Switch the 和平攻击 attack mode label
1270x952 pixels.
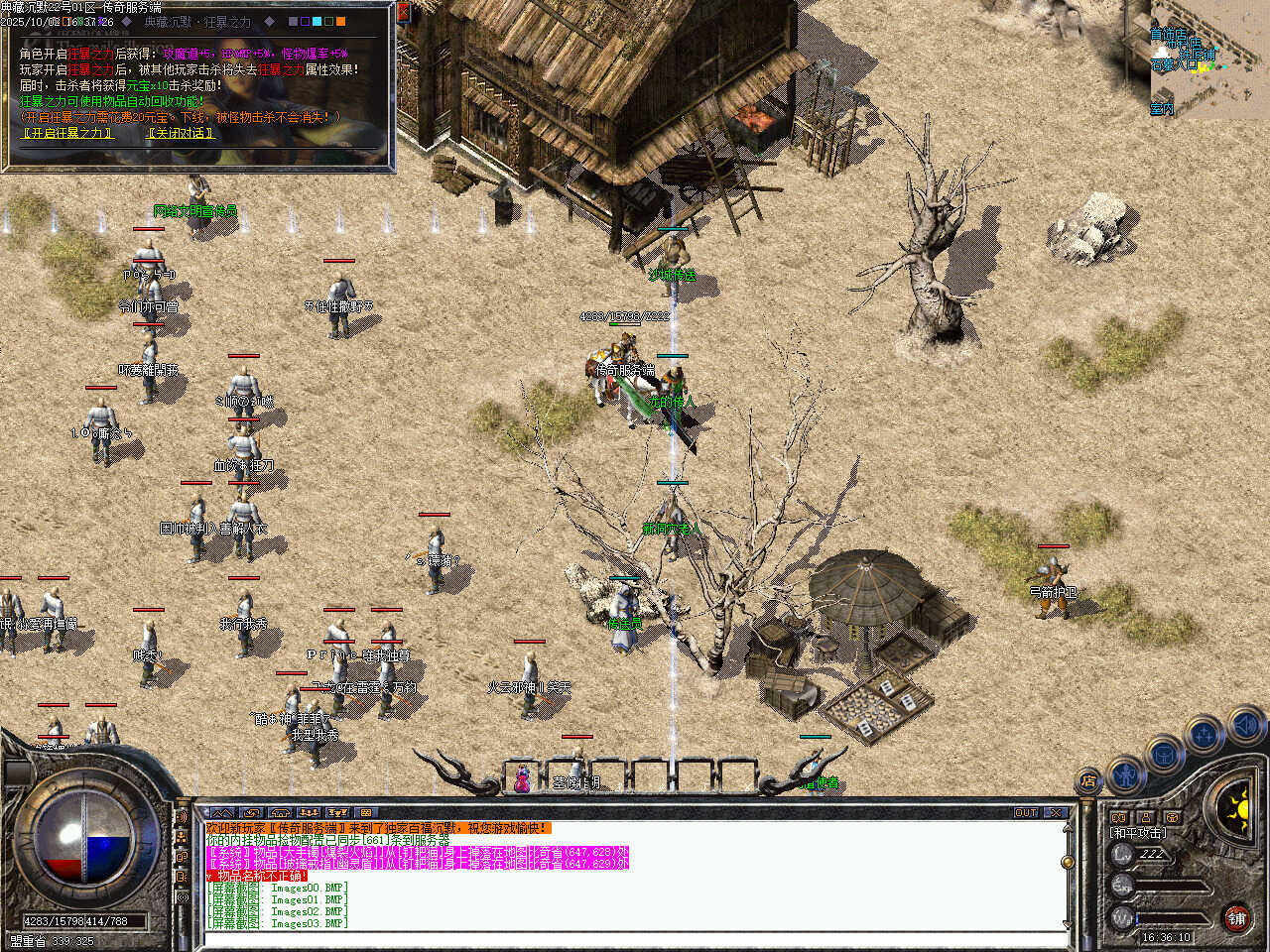tap(1138, 833)
